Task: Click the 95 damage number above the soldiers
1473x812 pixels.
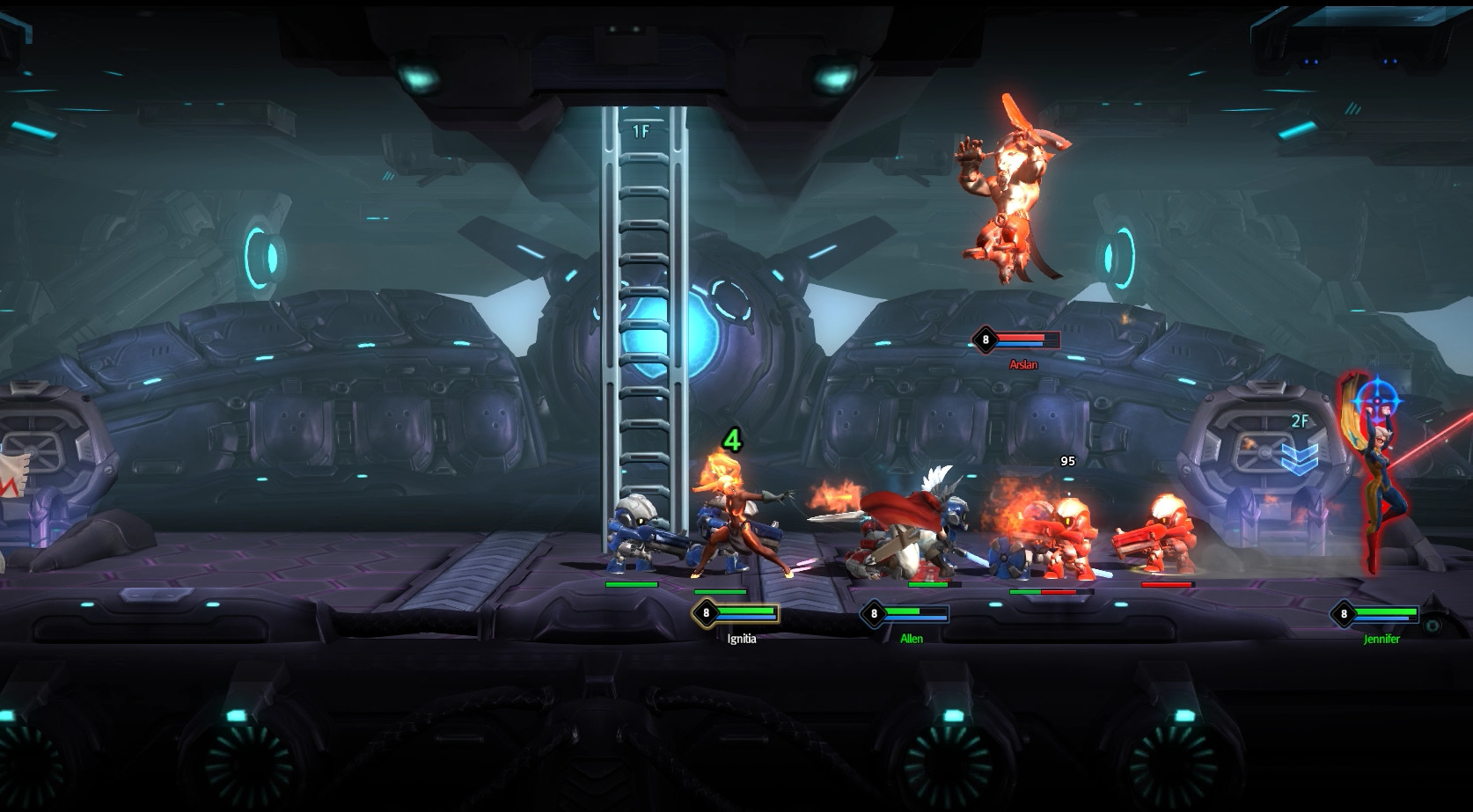Action: coord(1067,459)
